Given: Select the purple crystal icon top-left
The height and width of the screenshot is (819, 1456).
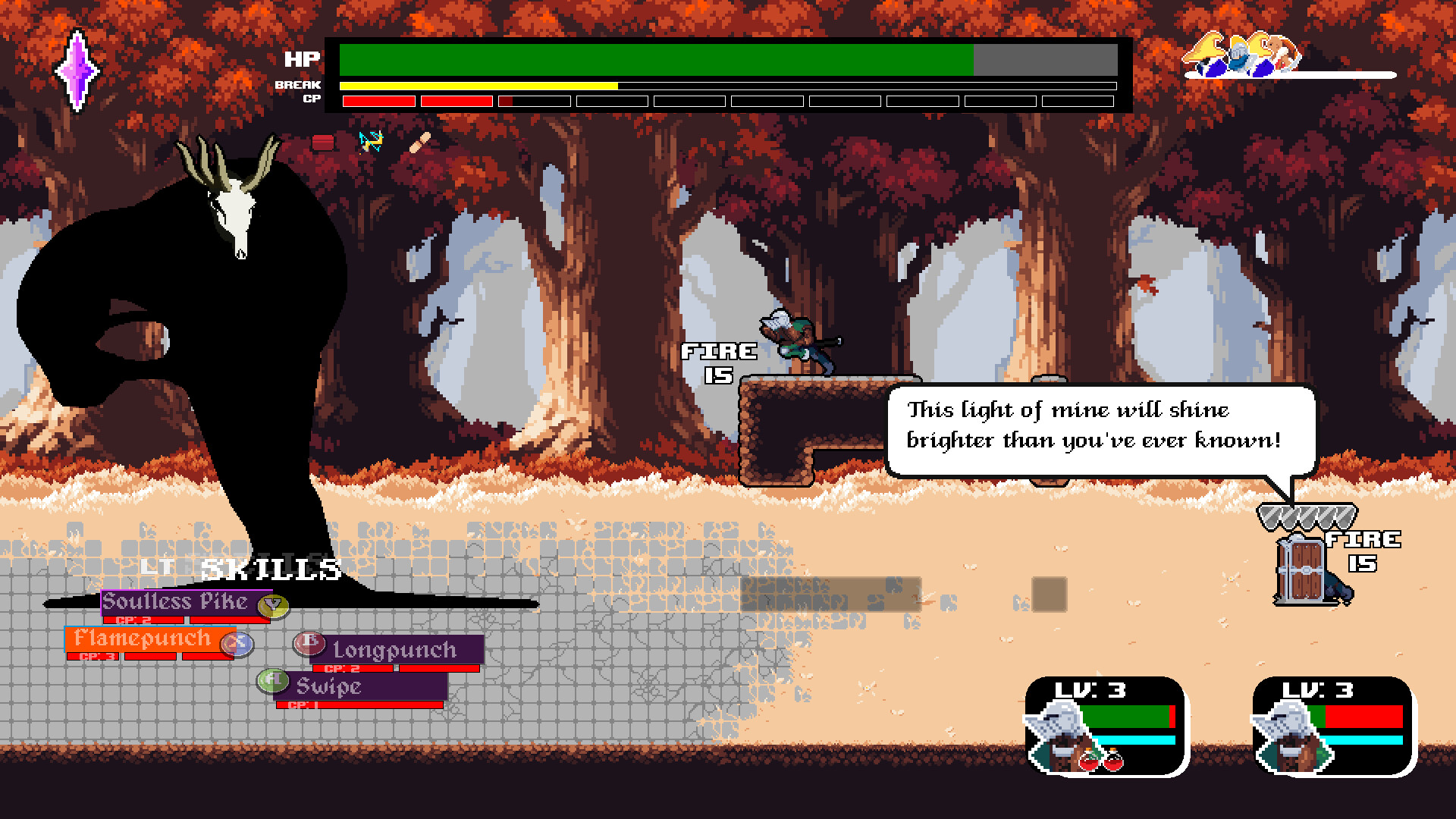Looking at the screenshot, I should pyautogui.click(x=78, y=70).
